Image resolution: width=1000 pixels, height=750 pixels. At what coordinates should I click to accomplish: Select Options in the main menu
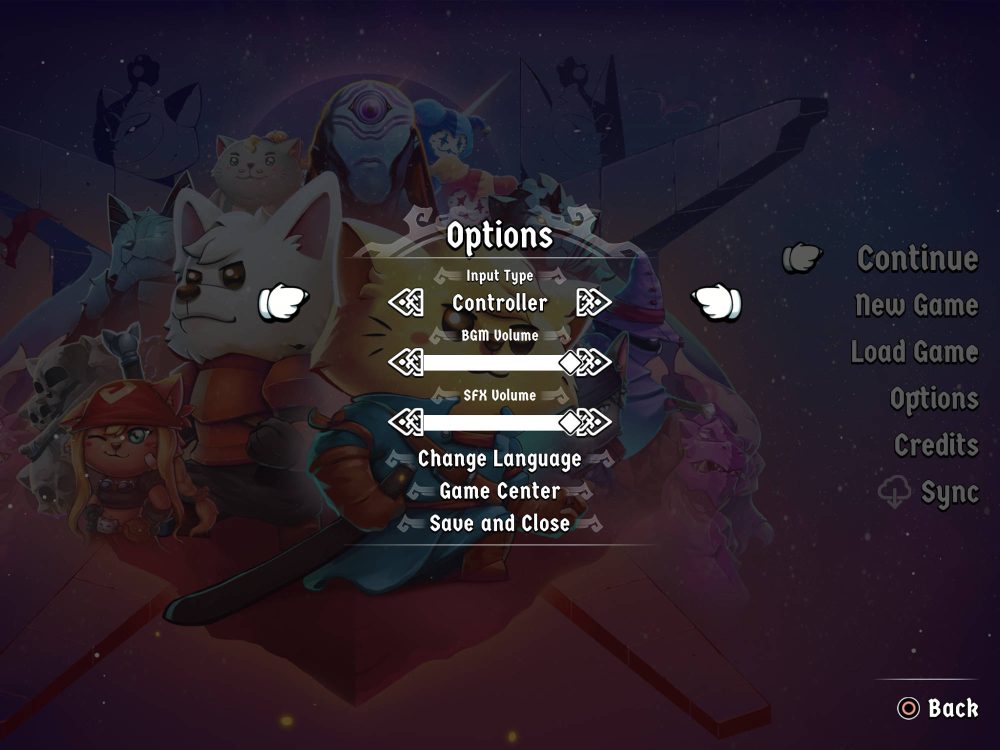[x=933, y=399]
